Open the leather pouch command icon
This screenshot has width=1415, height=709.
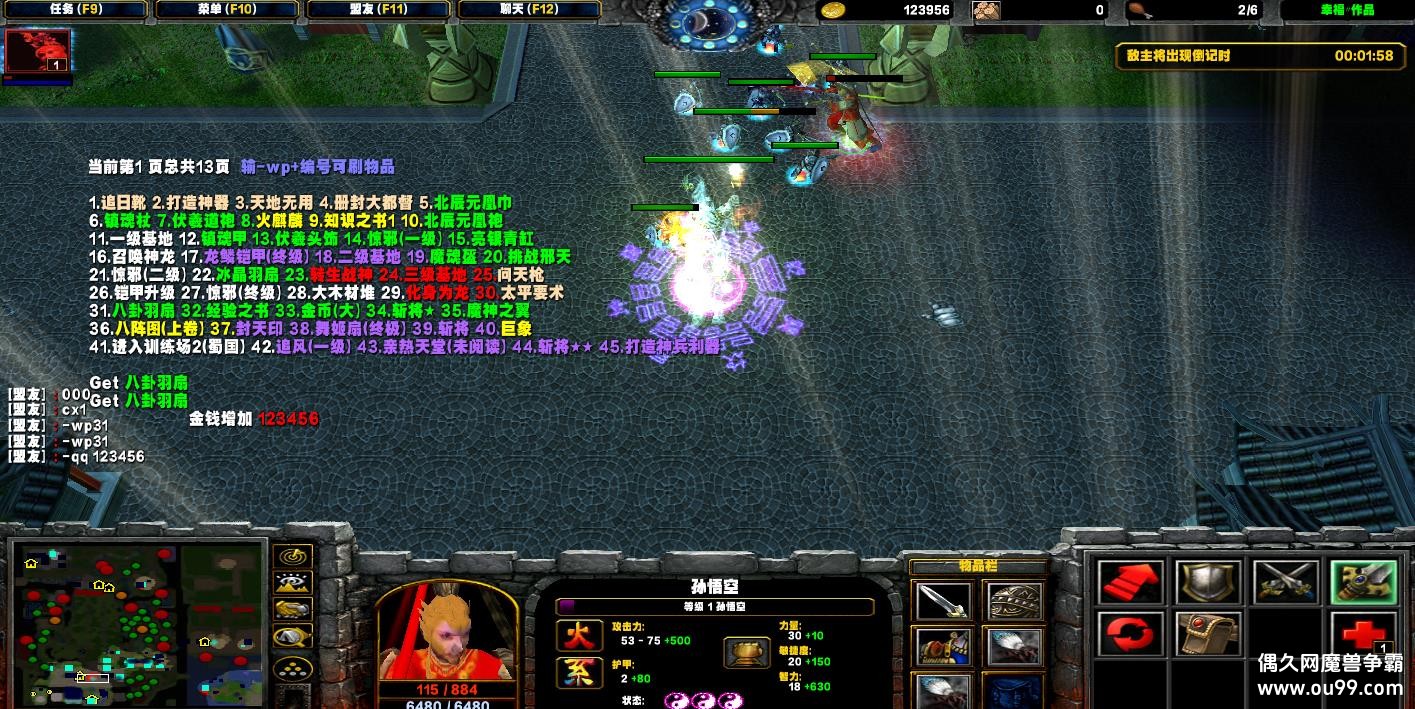pos(1208,636)
